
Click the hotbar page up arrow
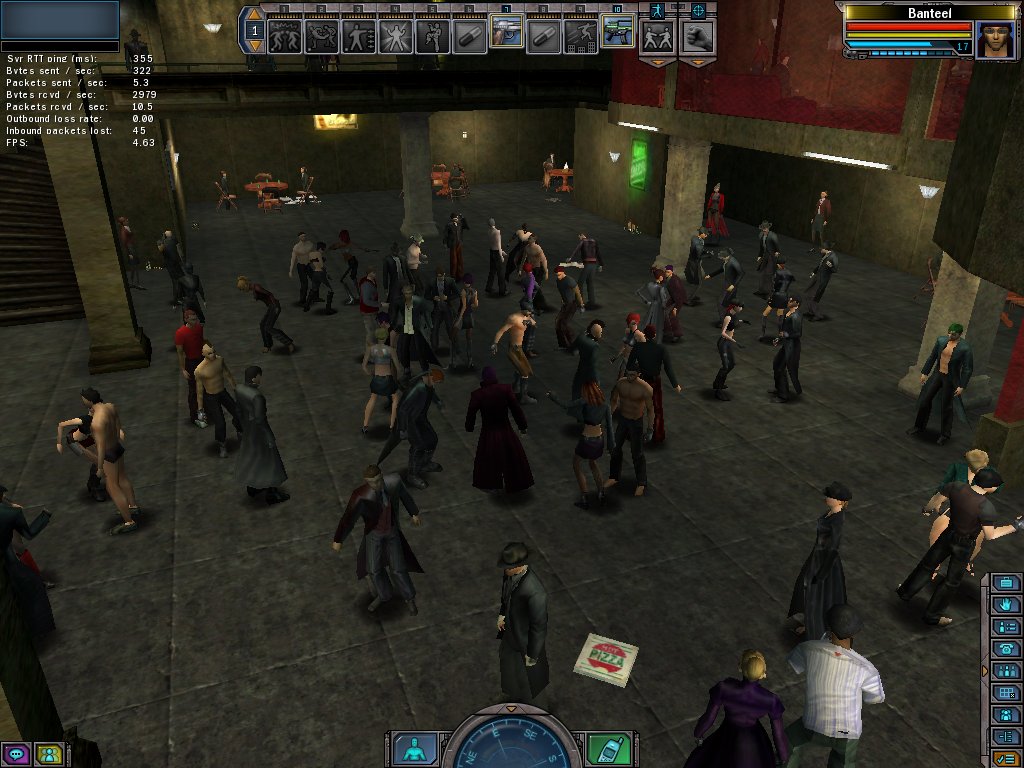(x=254, y=16)
